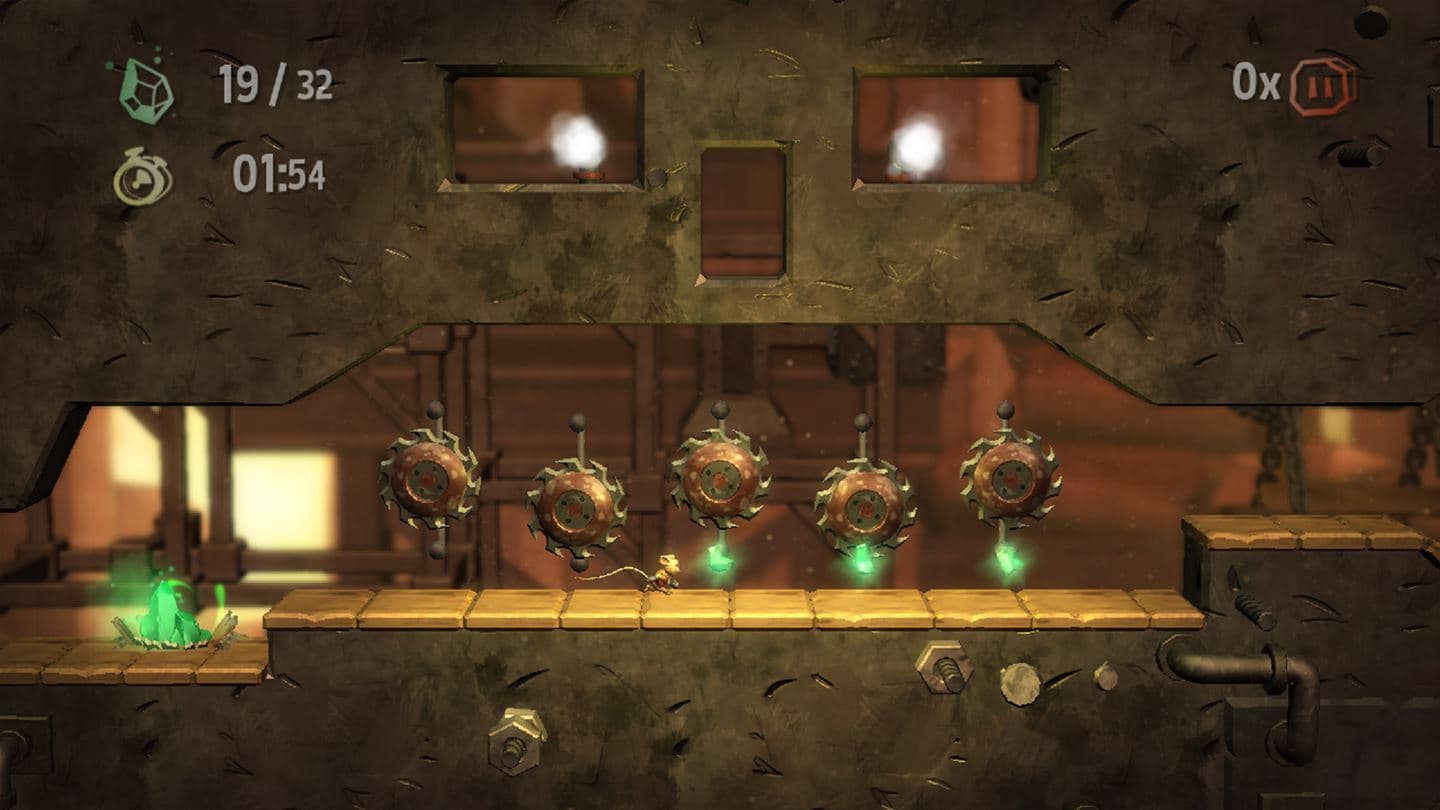This screenshot has width=1440, height=810.
Task: Select the middle saw blade above the mouse
Action: point(720,480)
